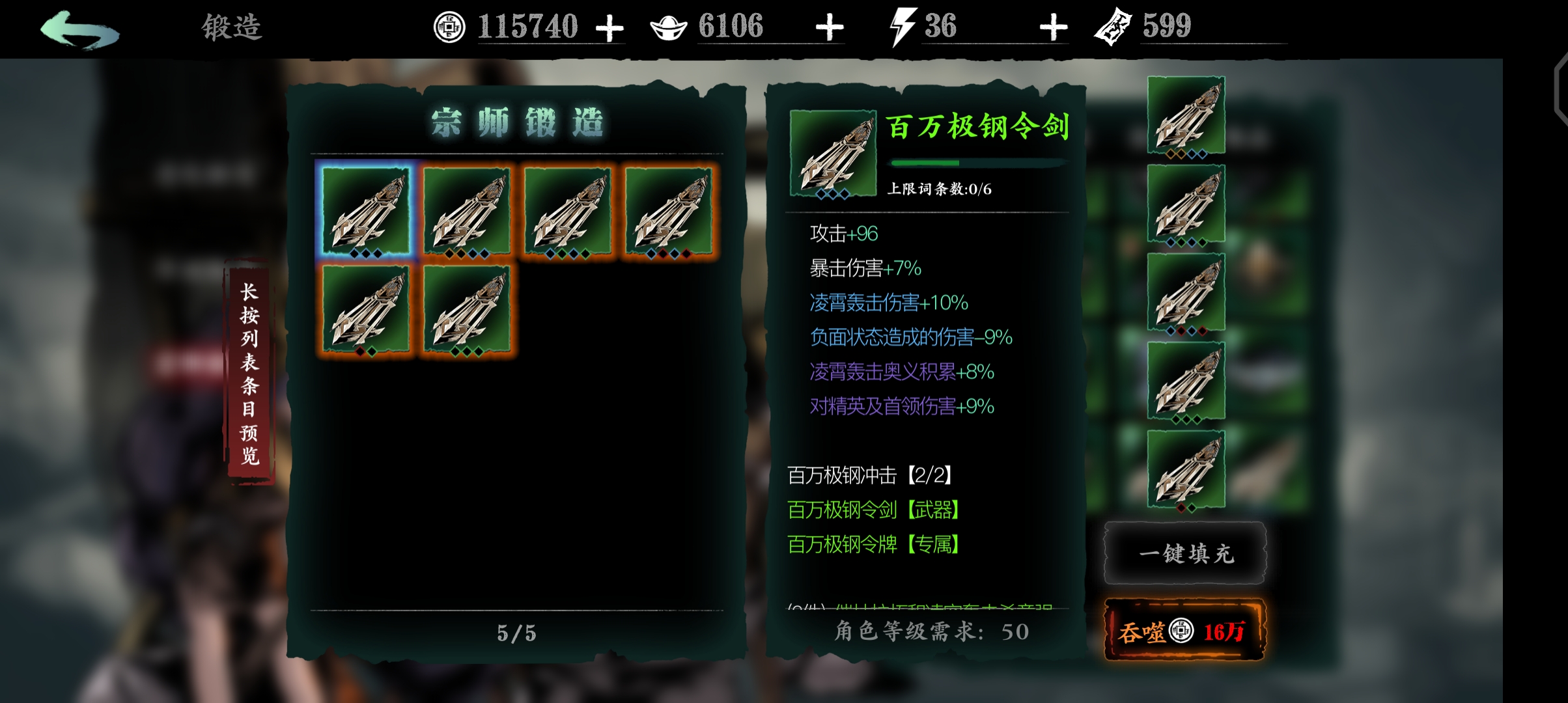Viewport: 1568px width, 703px height.
Task: Toggle selection of the second sword in the grid
Action: click(466, 210)
